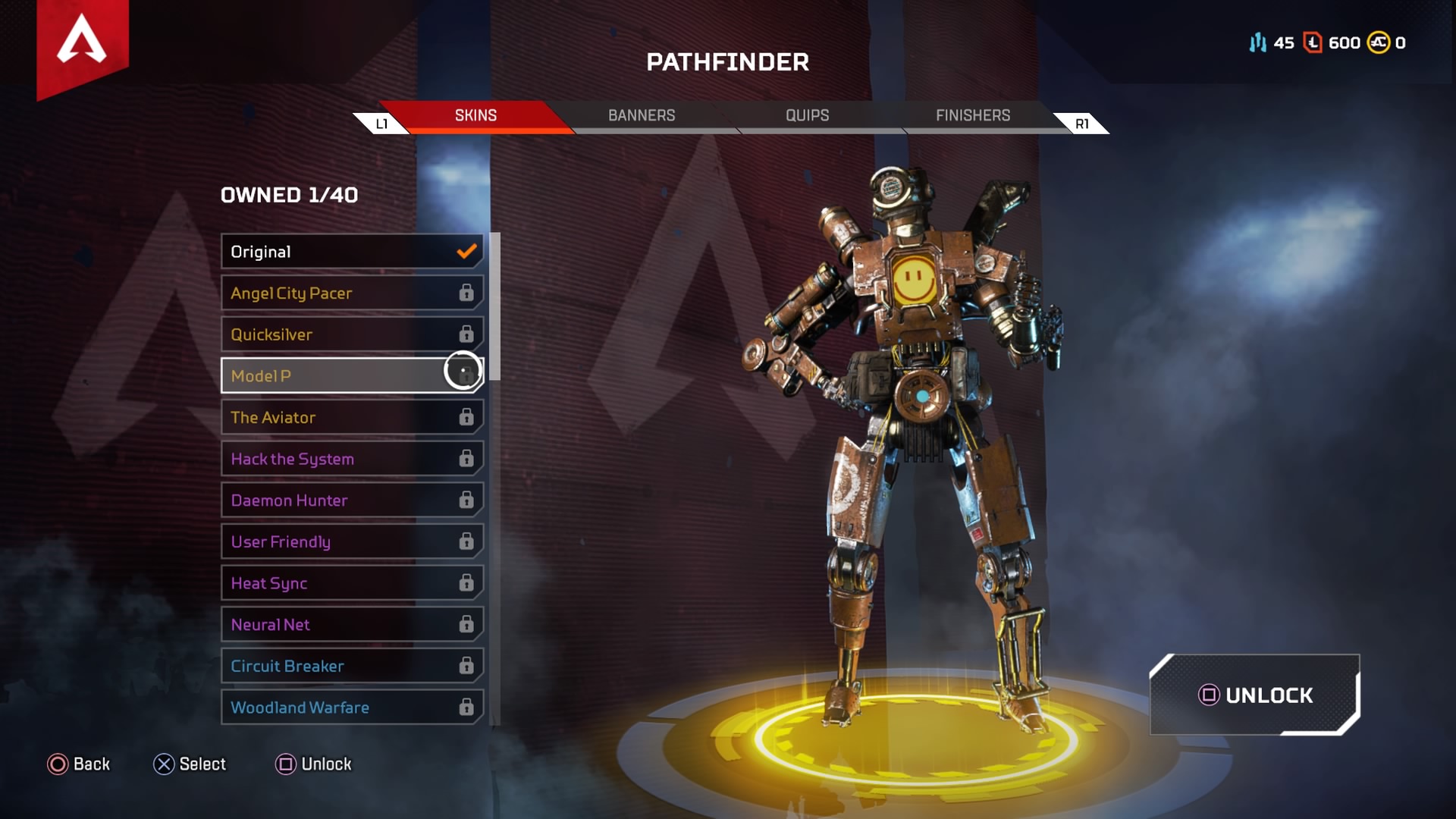This screenshot has width=1456, height=819.
Task: Switch to the BANNERS tab
Action: click(641, 115)
